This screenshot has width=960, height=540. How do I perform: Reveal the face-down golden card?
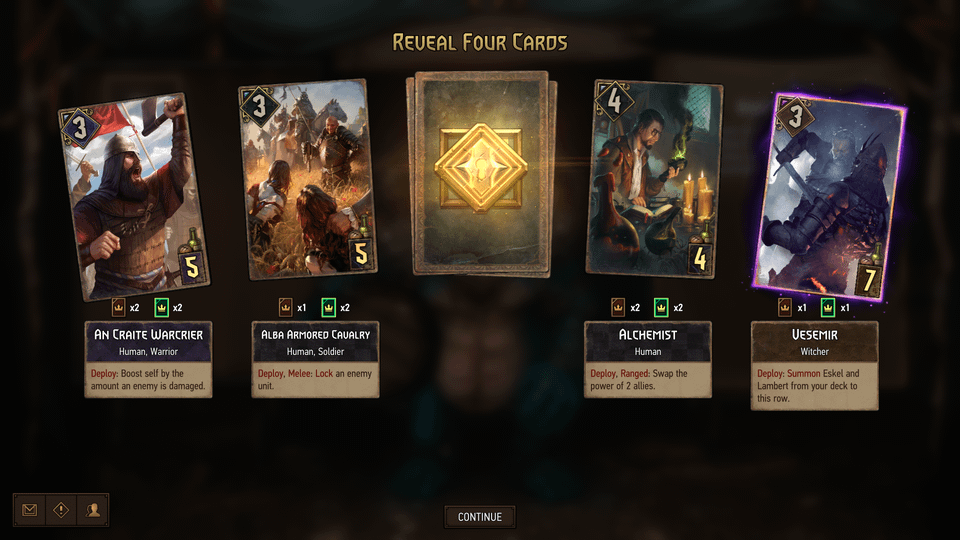pyautogui.click(x=480, y=172)
